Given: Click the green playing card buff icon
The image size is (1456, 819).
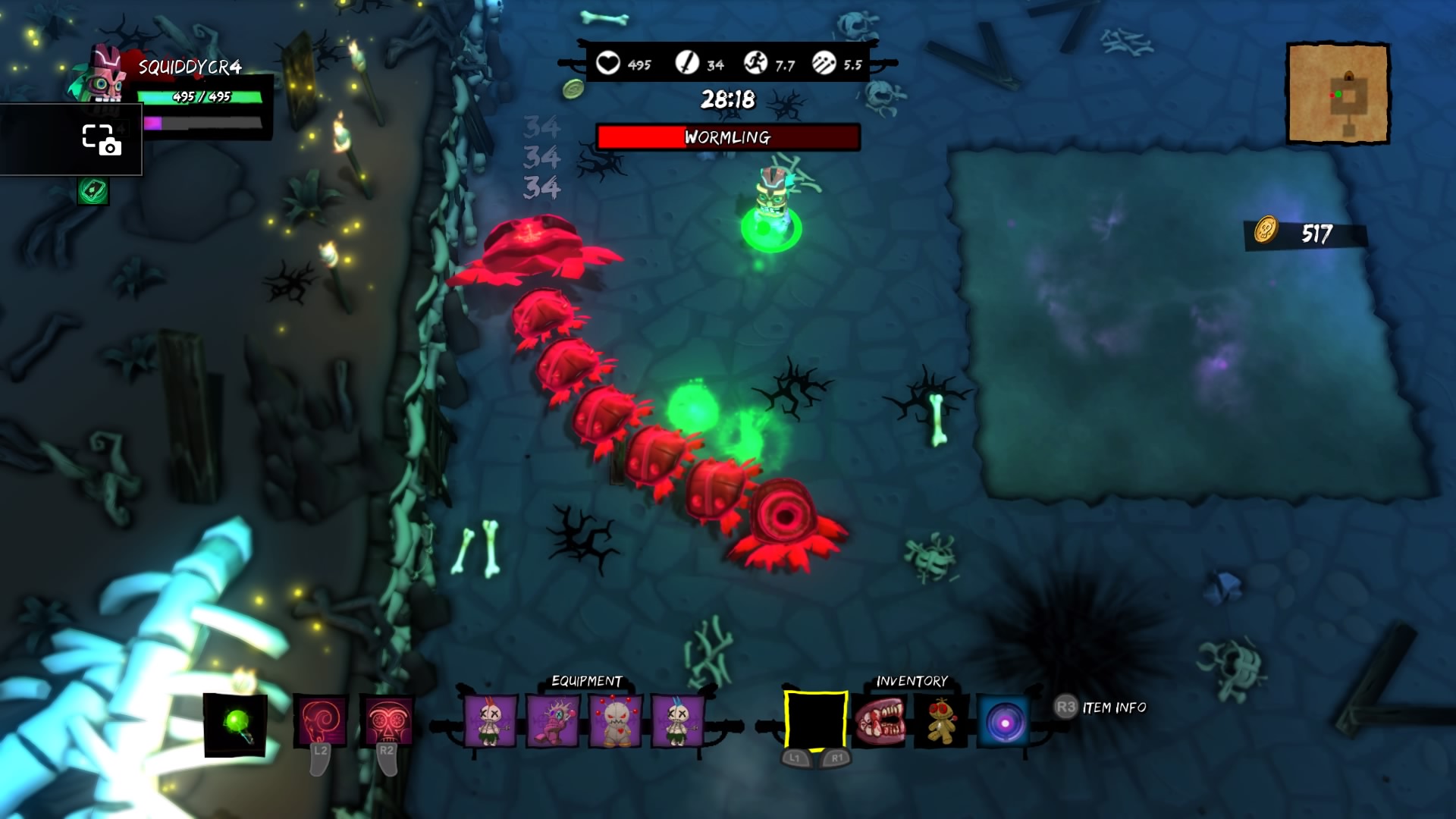Looking at the screenshot, I should point(93,191).
